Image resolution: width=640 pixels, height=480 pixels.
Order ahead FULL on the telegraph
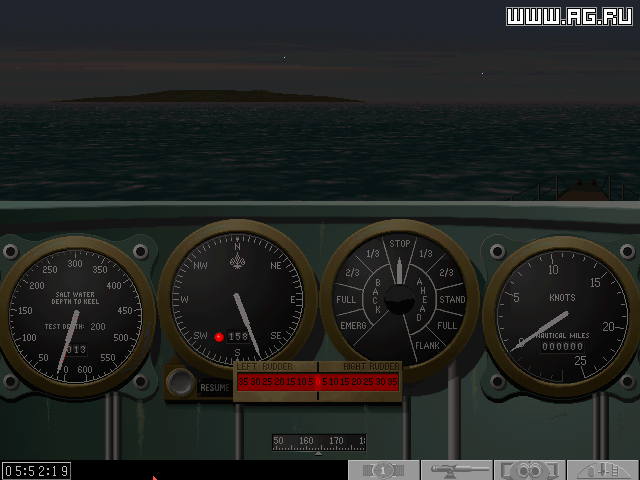click(447, 325)
